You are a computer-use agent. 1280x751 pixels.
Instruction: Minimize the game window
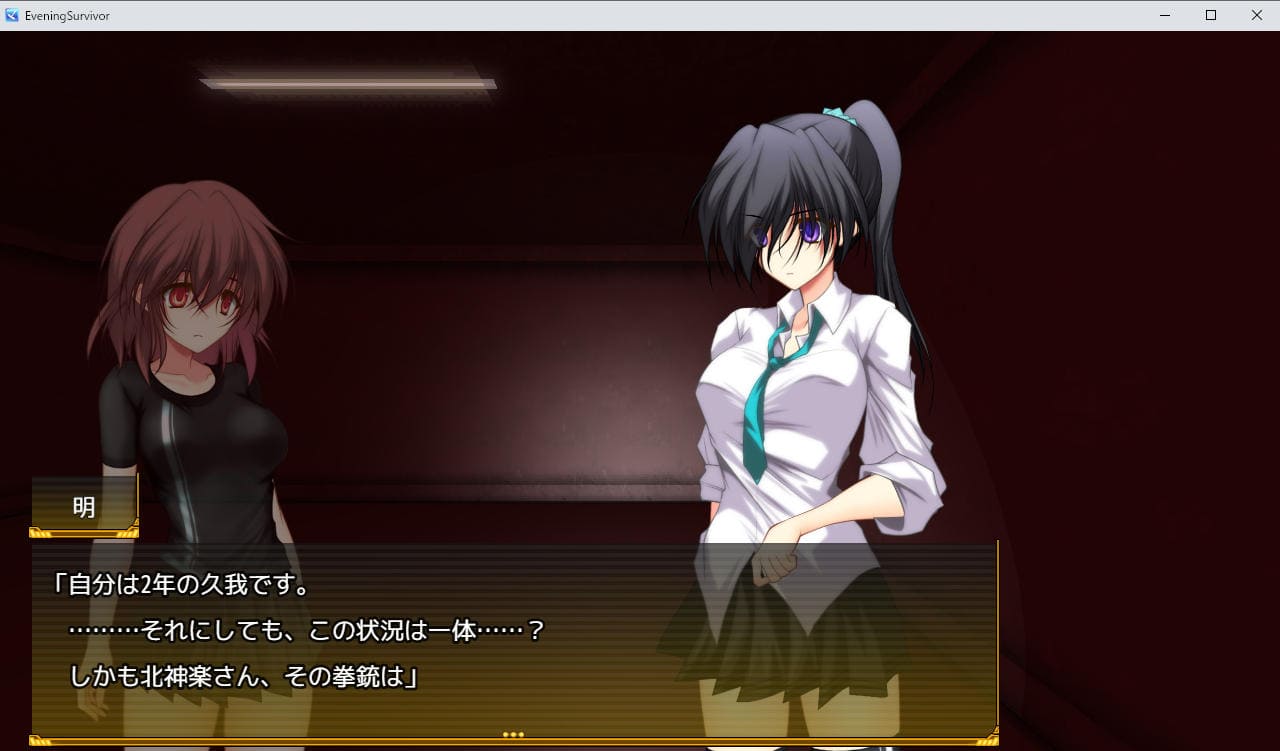(1165, 15)
